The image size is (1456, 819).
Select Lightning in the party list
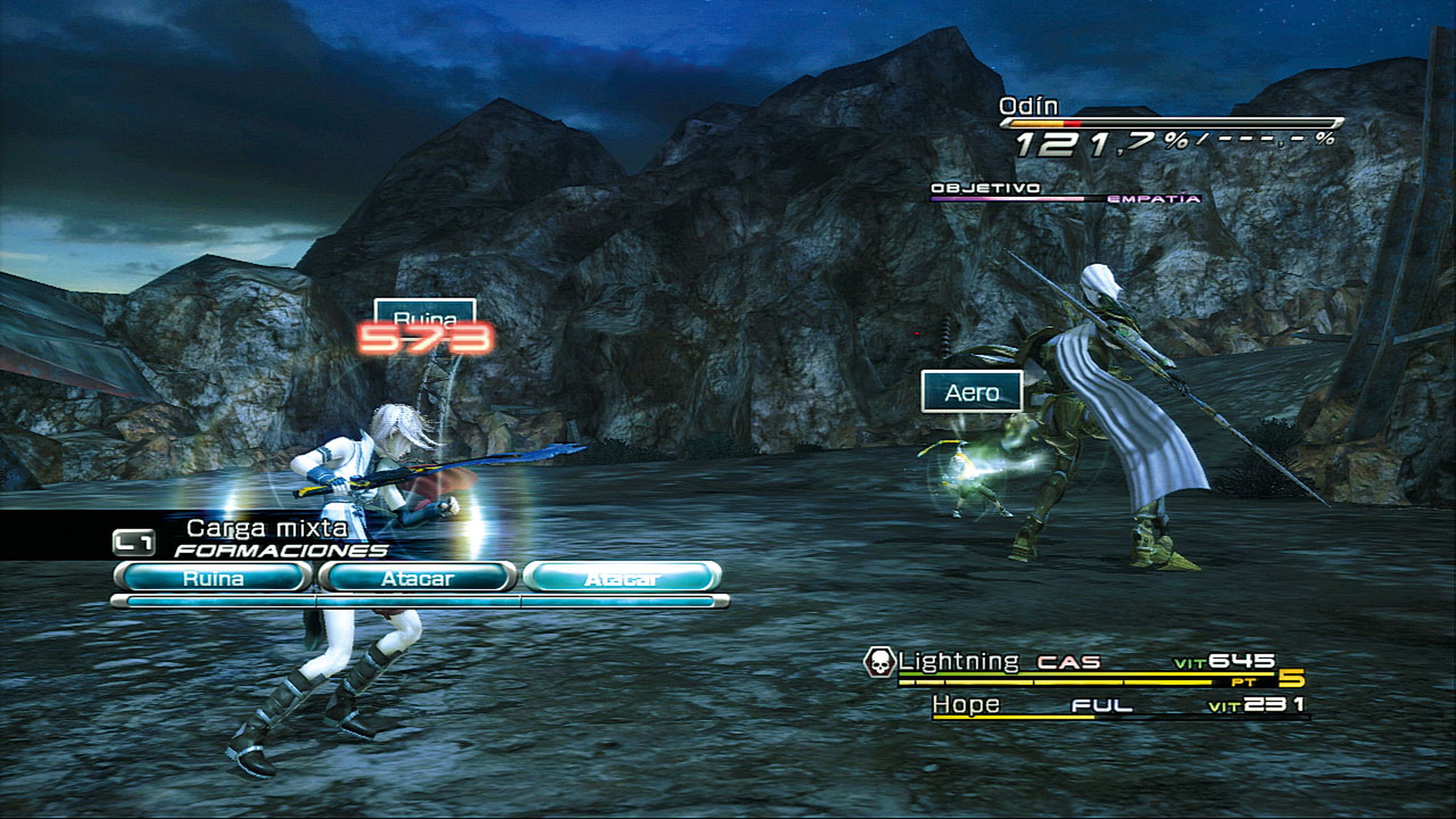(x=958, y=661)
